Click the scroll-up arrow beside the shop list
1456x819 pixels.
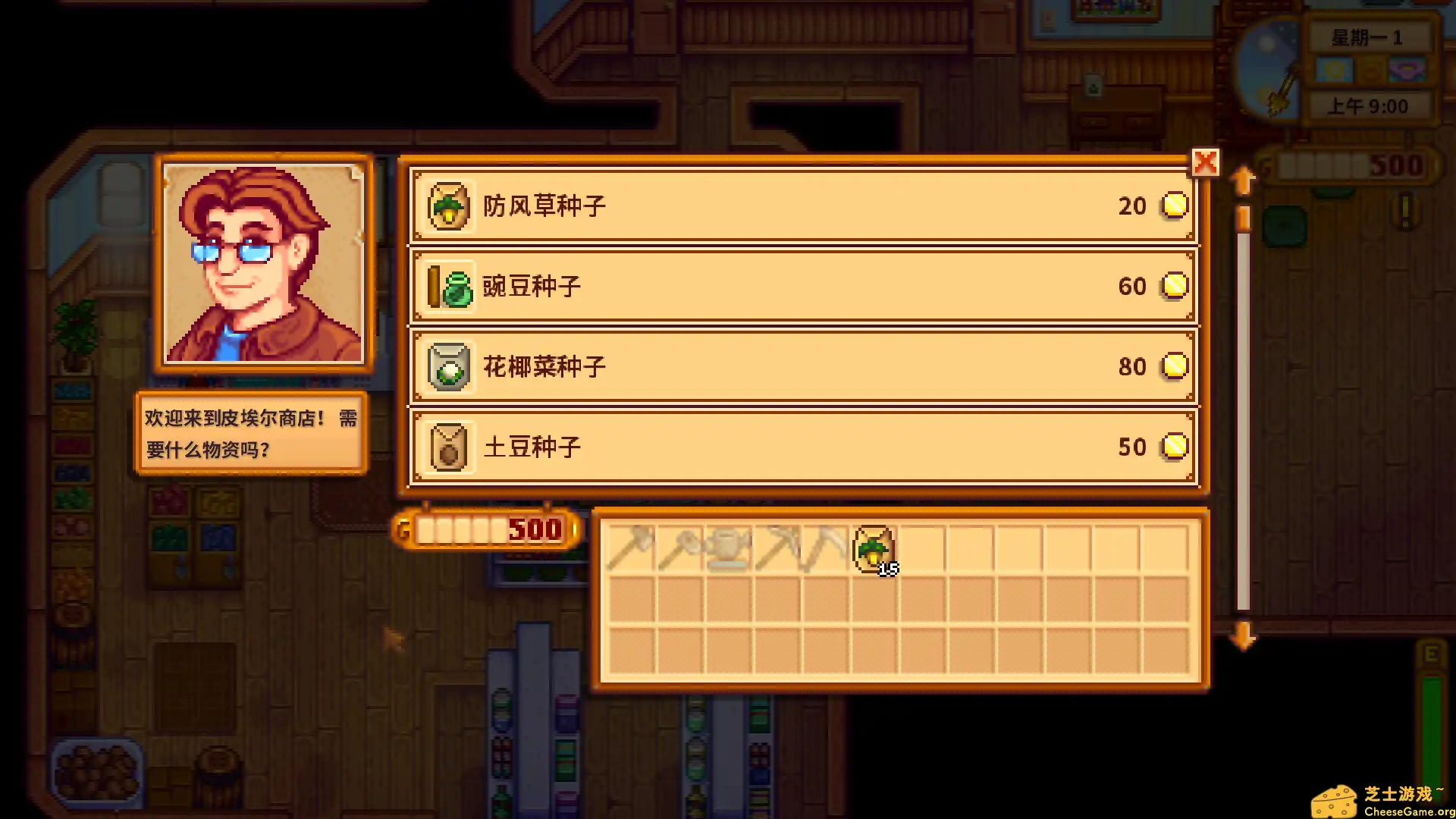(1242, 180)
